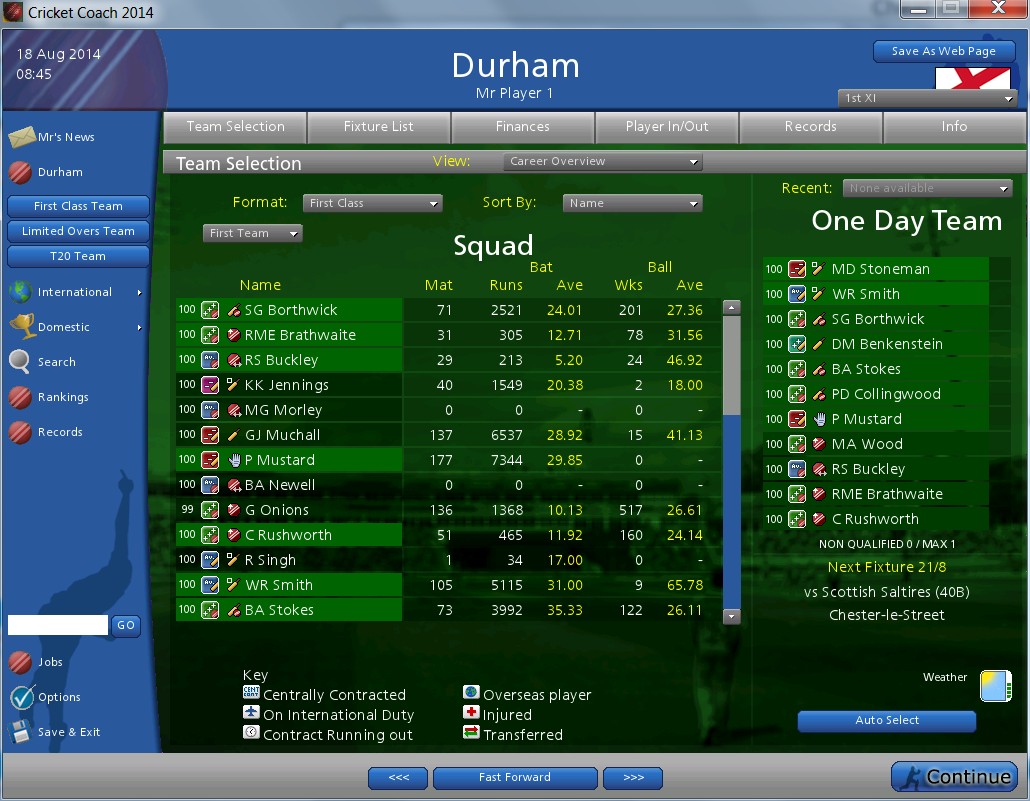1030x801 pixels.
Task: Open the Options menu
Action: [x=59, y=697]
